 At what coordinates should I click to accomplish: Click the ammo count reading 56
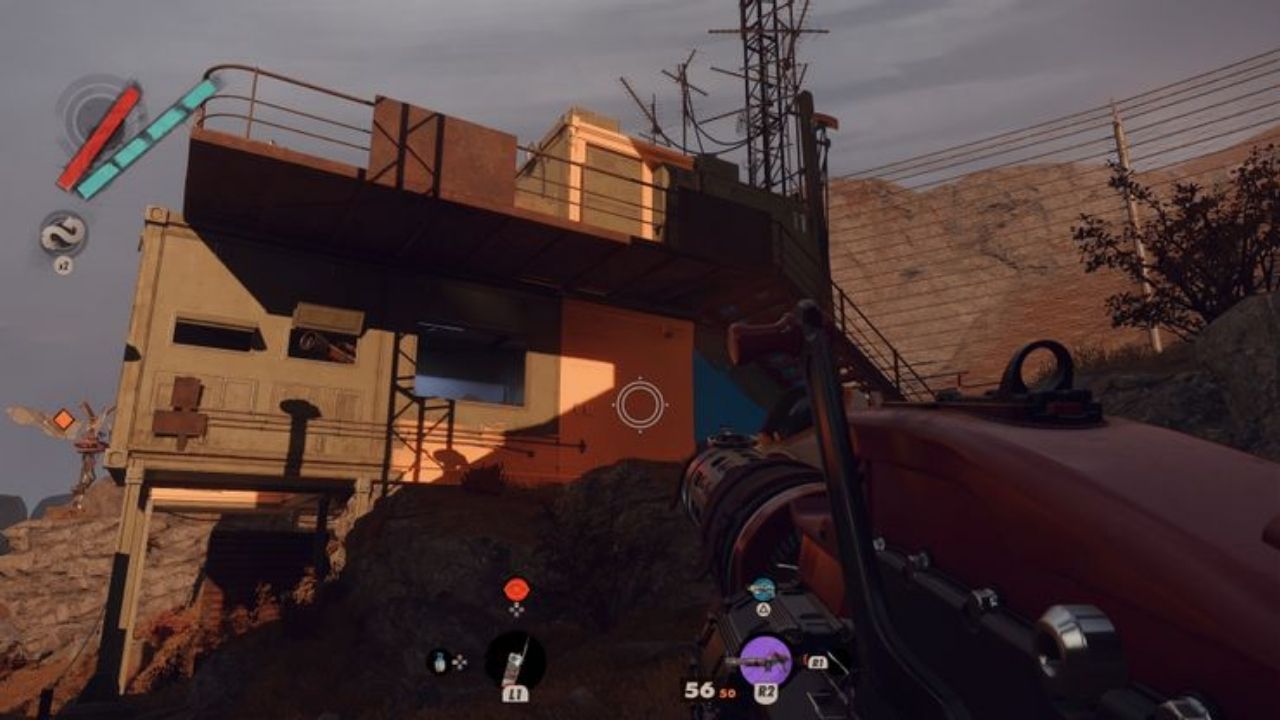pyautogui.click(x=699, y=692)
